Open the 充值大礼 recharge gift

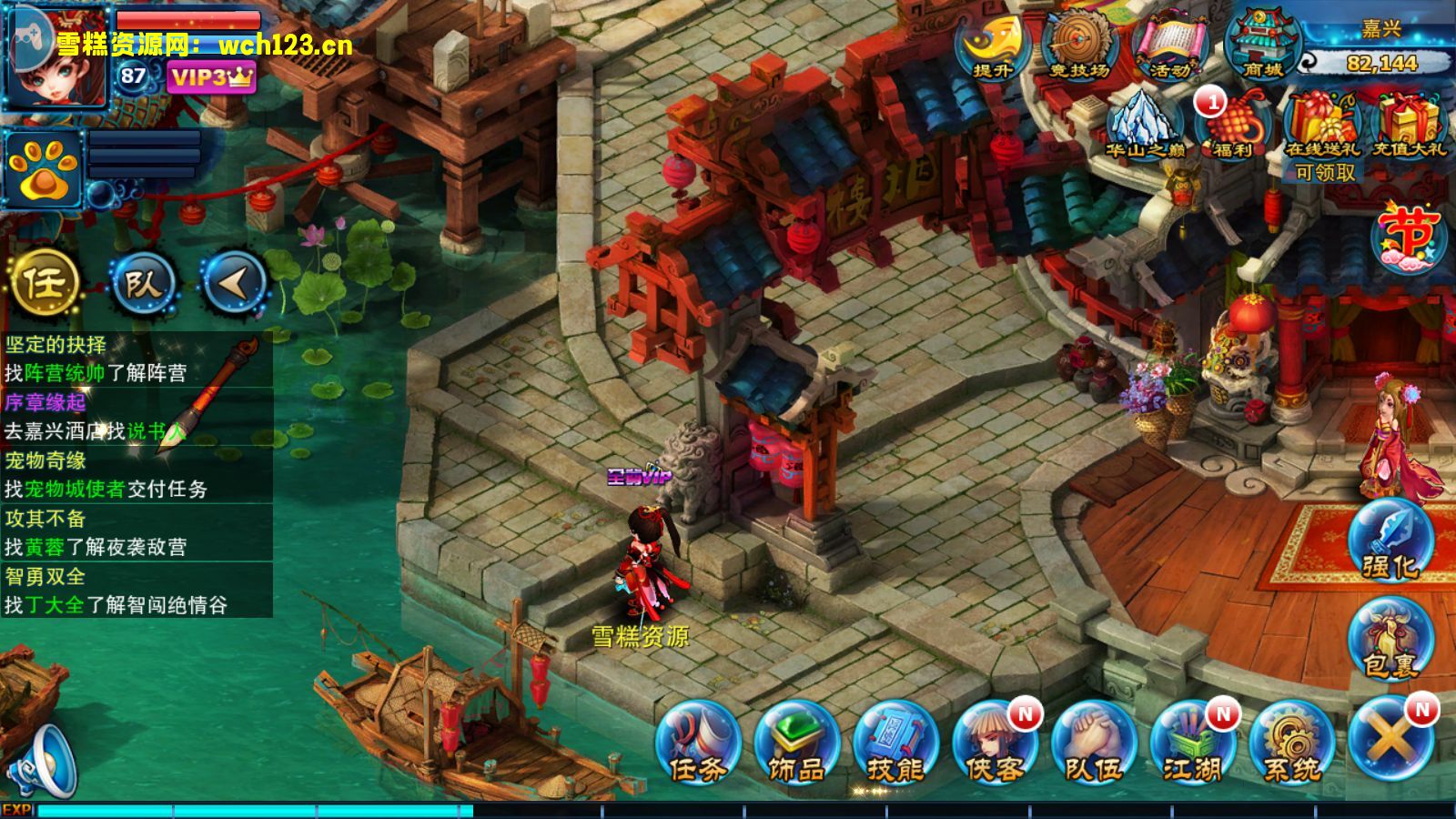tap(1408, 127)
